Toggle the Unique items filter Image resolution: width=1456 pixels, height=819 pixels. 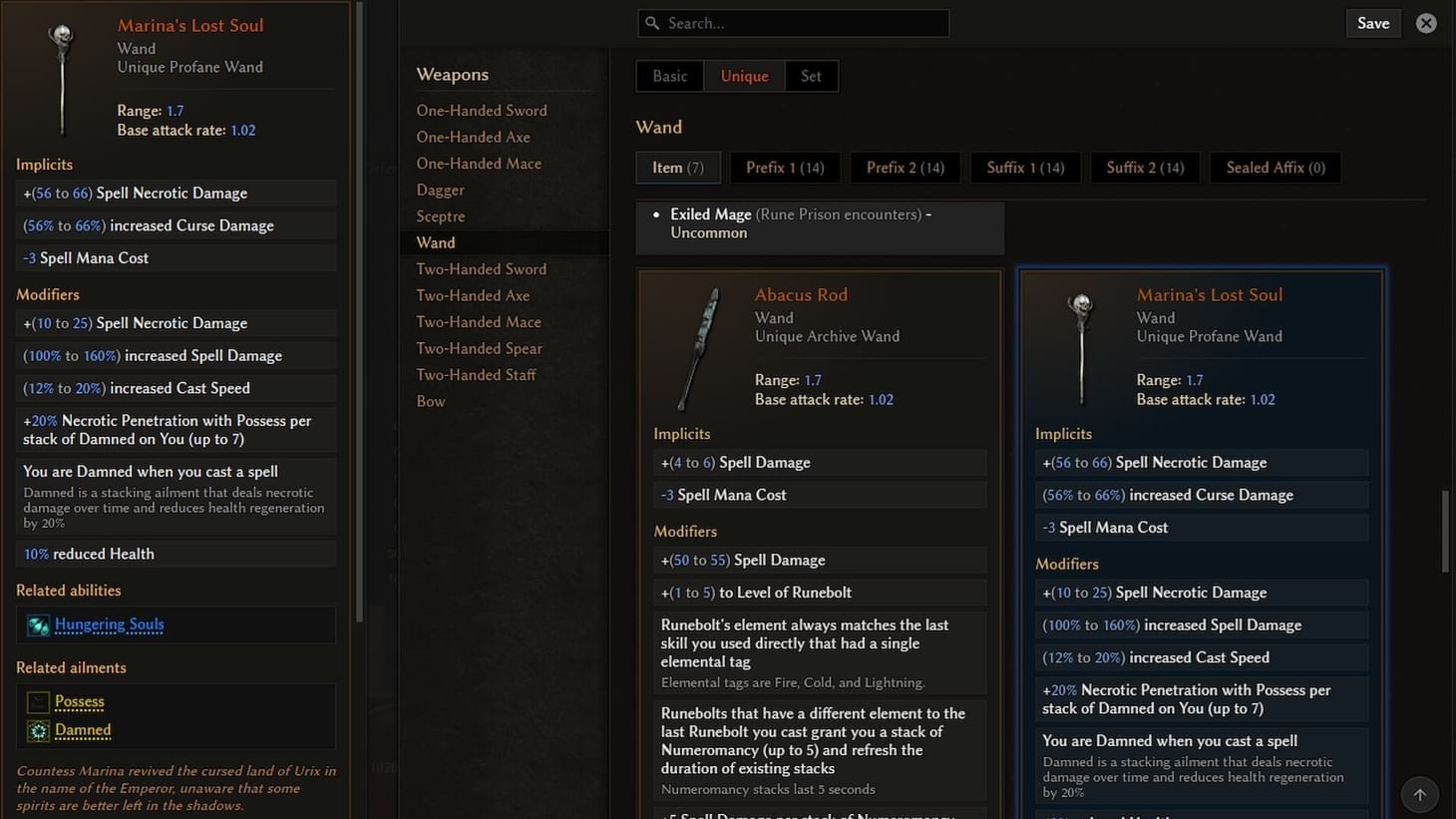(x=744, y=75)
